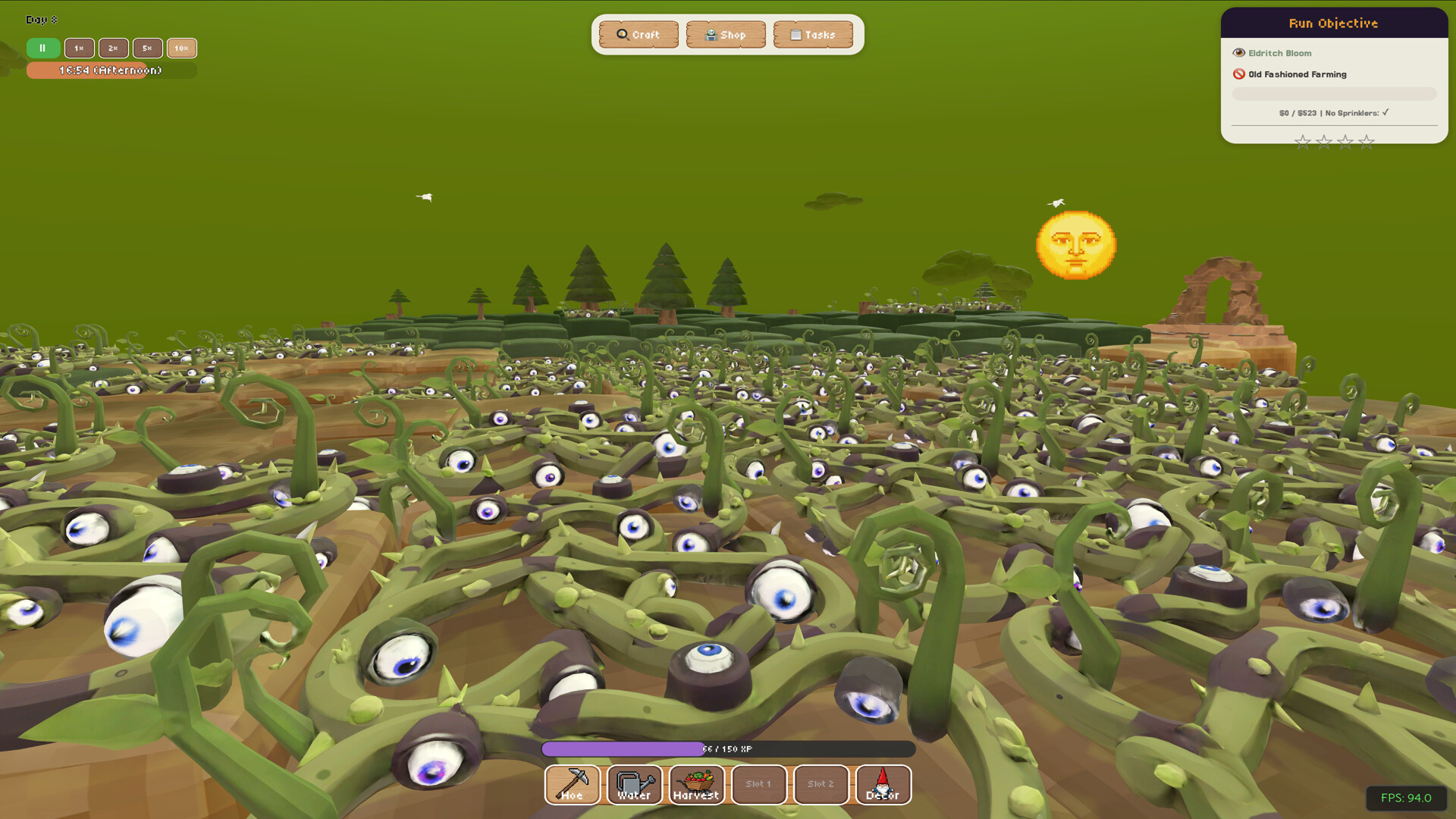Select the Harvest wheelbarrow tool
Viewport: 1456px width, 819px height.
[x=696, y=785]
